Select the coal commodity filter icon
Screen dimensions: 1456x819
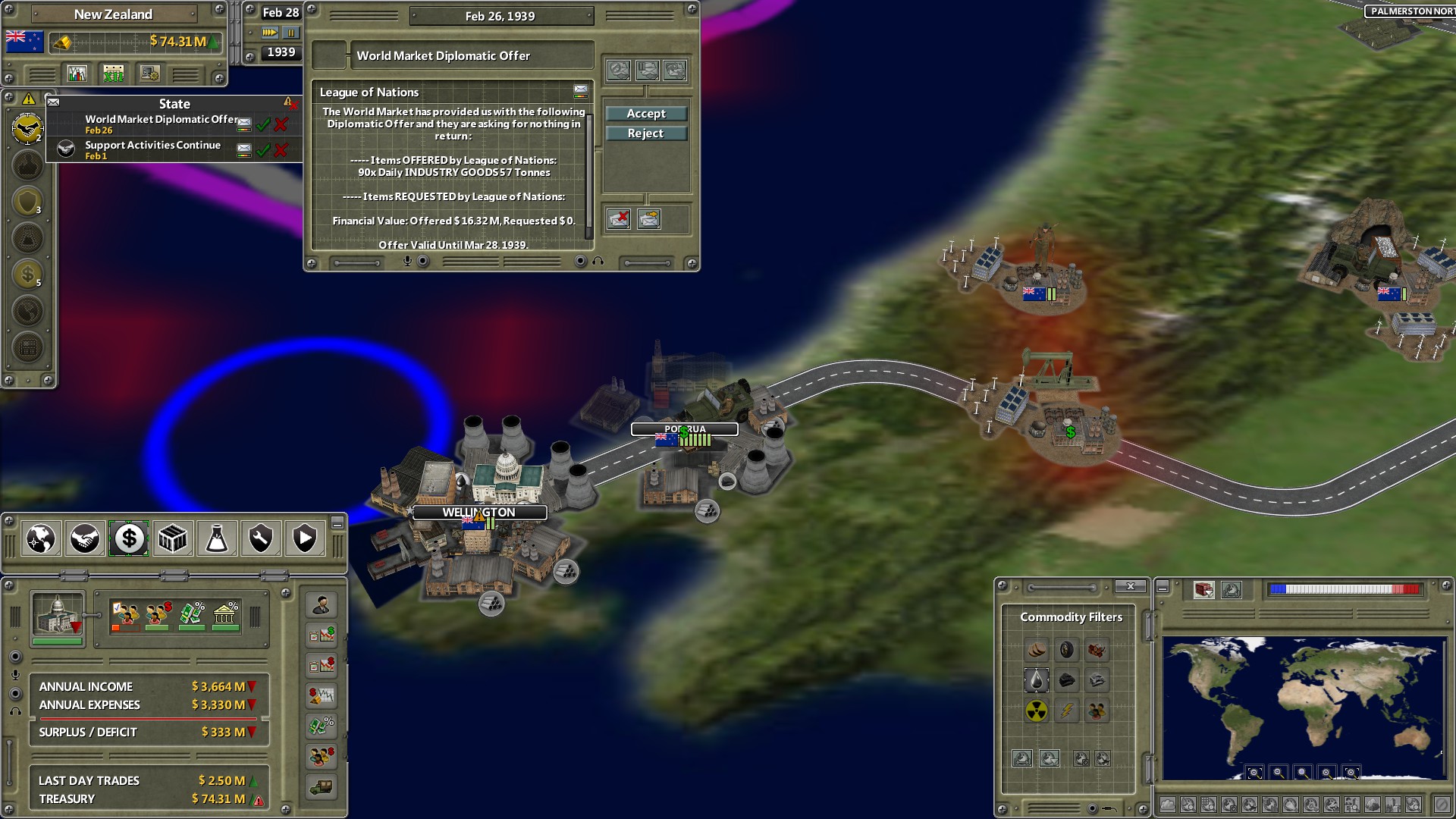pos(1067,680)
